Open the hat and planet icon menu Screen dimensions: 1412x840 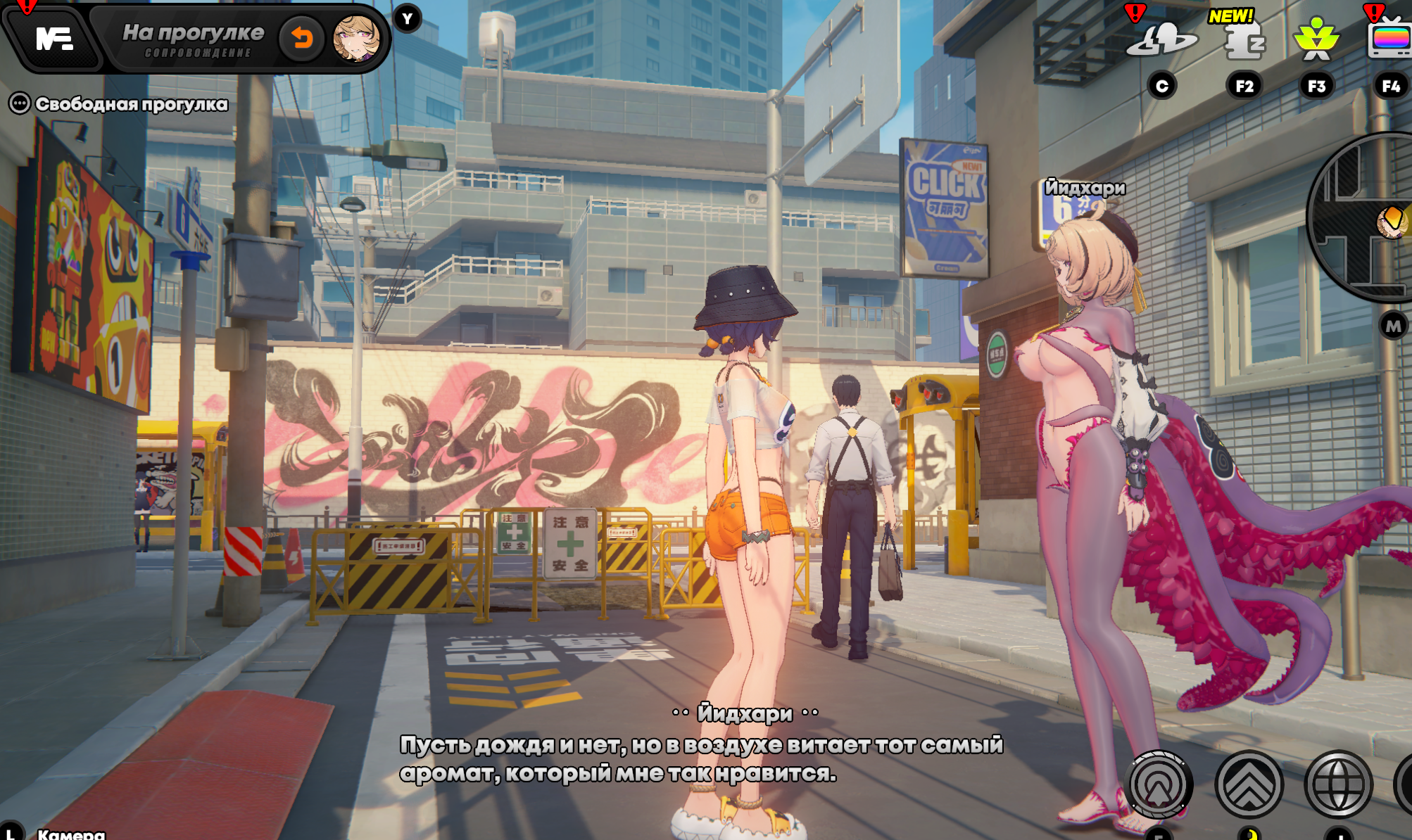[1161, 40]
